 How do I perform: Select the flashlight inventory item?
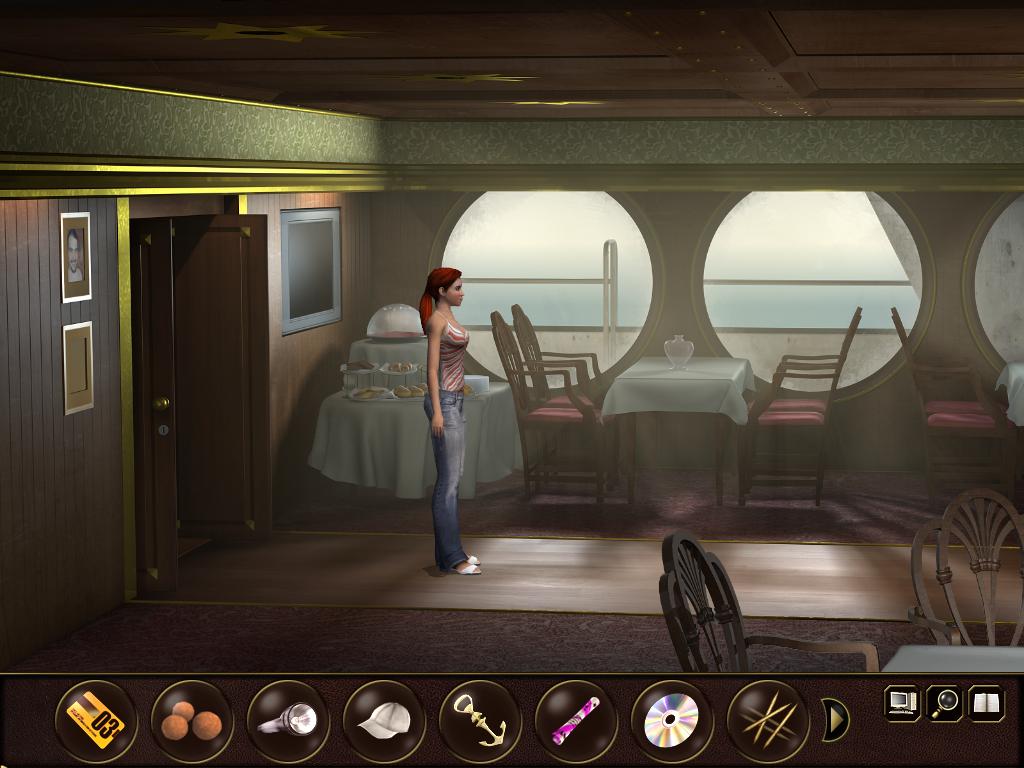(x=288, y=720)
